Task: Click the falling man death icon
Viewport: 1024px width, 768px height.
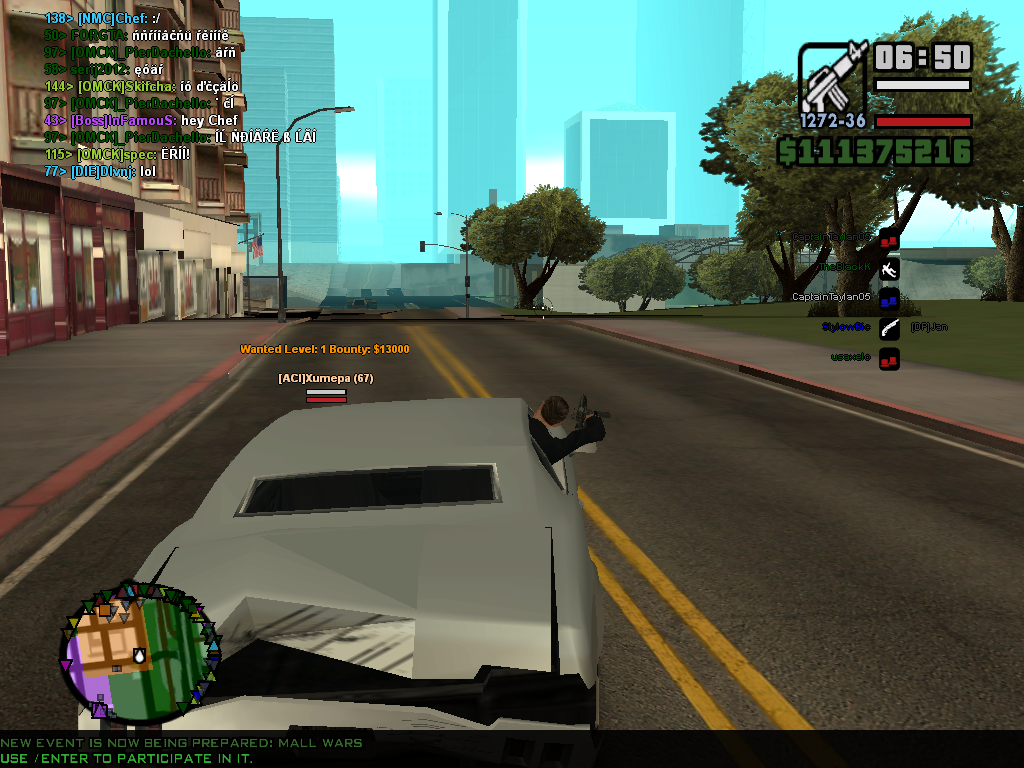Action: [889, 268]
